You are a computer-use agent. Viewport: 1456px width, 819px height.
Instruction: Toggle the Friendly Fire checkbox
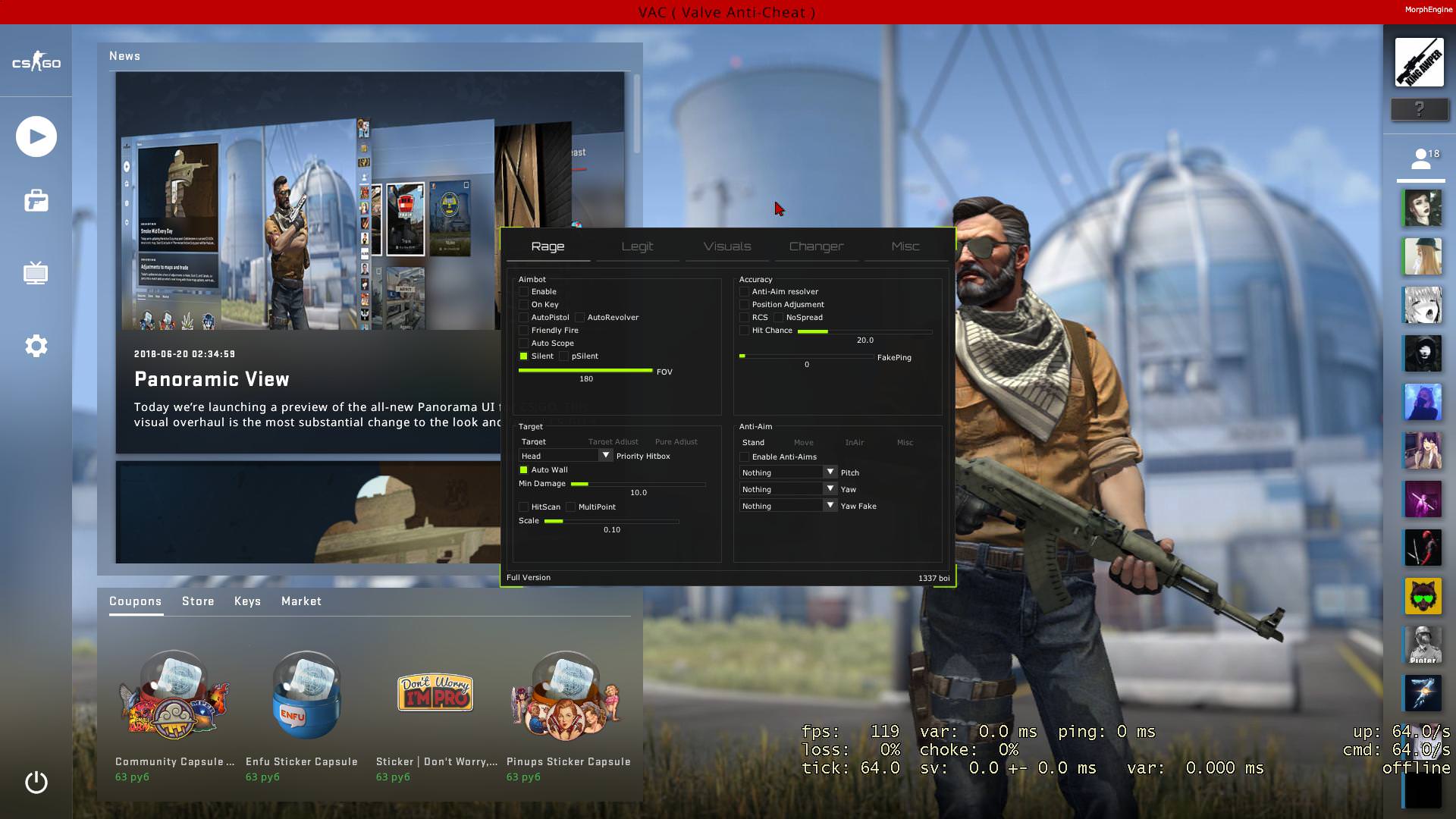pos(523,331)
